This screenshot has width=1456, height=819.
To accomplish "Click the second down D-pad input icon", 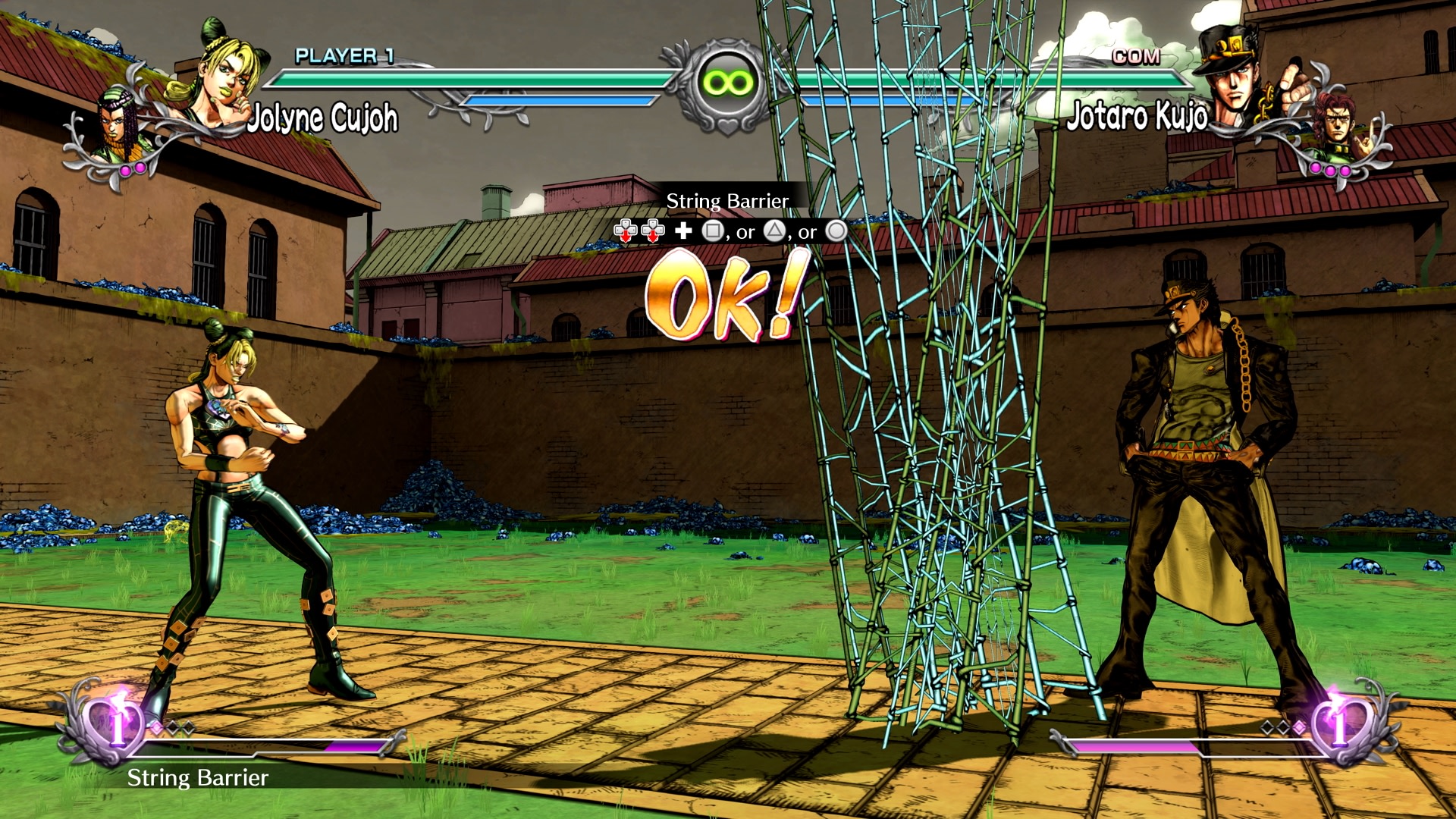I will pyautogui.click(x=653, y=231).
